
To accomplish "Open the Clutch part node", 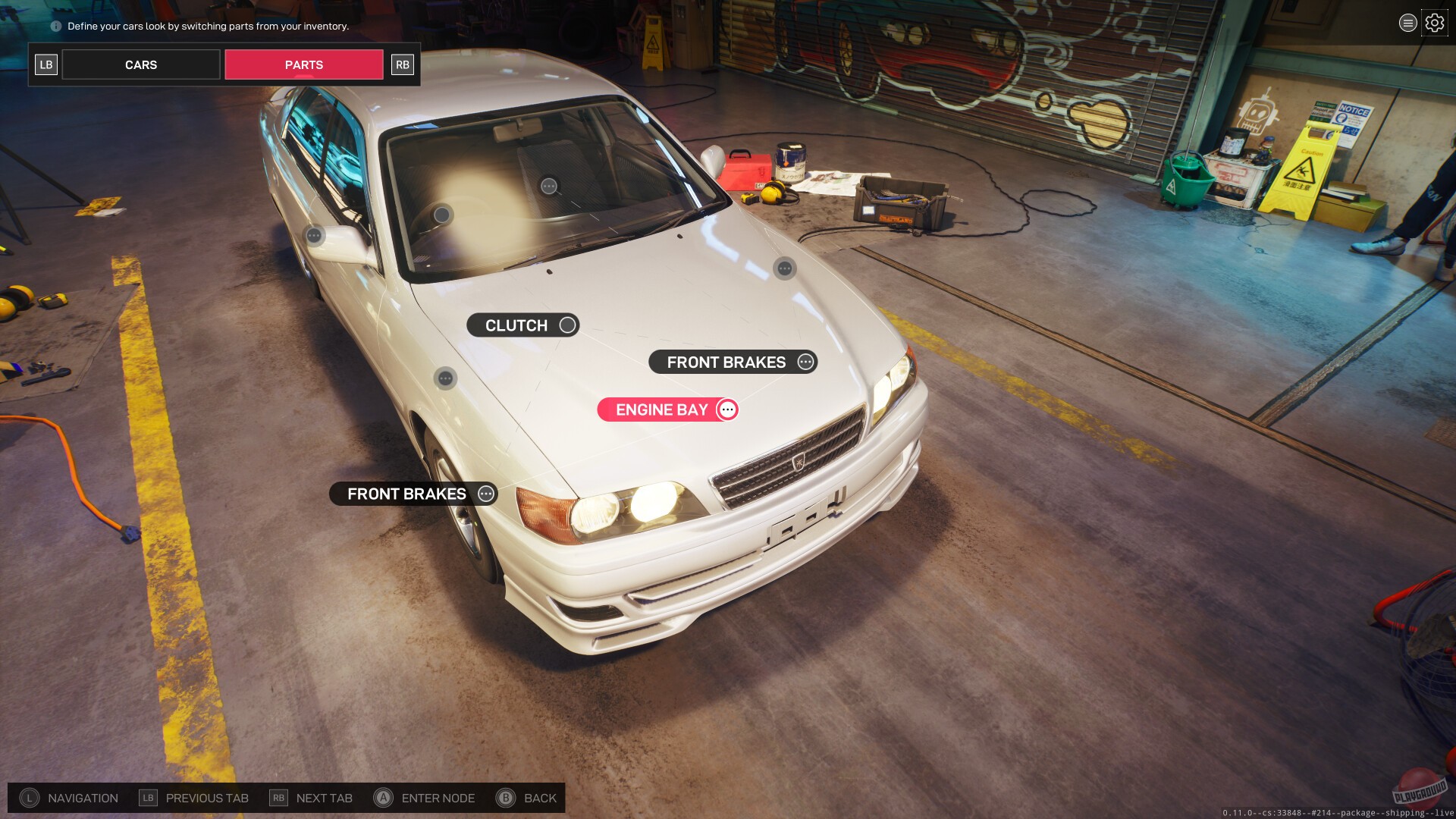I will (x=524, y=325).
